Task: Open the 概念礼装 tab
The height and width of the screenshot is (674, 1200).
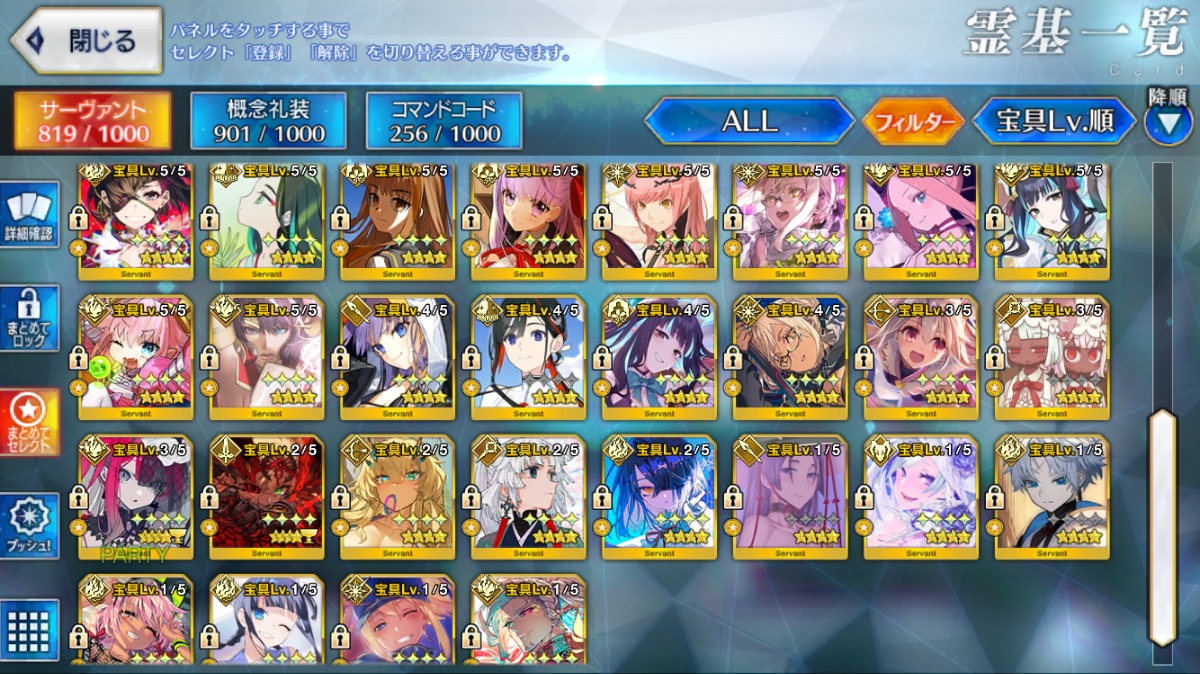Action: tap(268, 121)
